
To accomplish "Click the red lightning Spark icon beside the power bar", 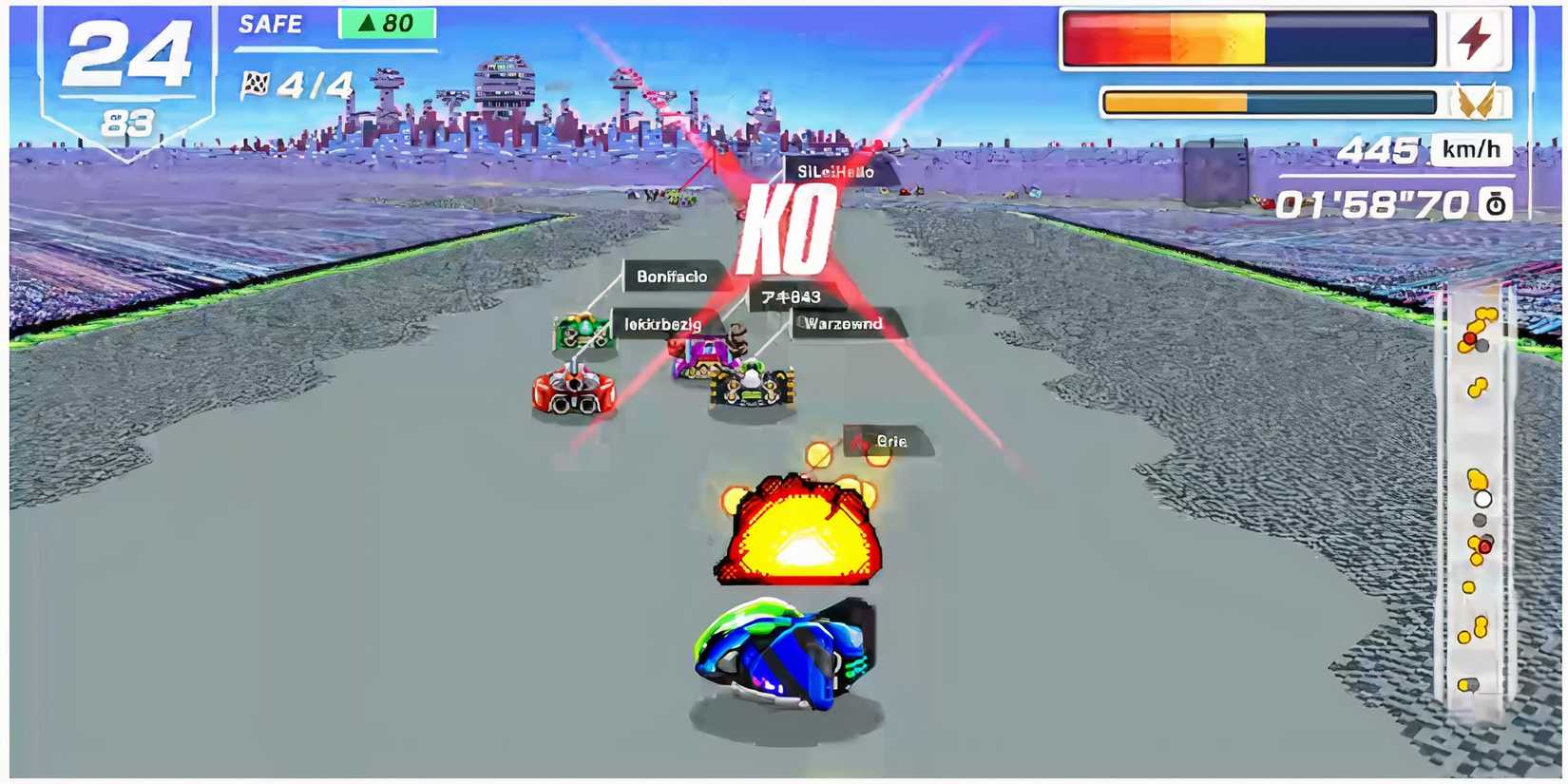I will tap(1477, 38).
